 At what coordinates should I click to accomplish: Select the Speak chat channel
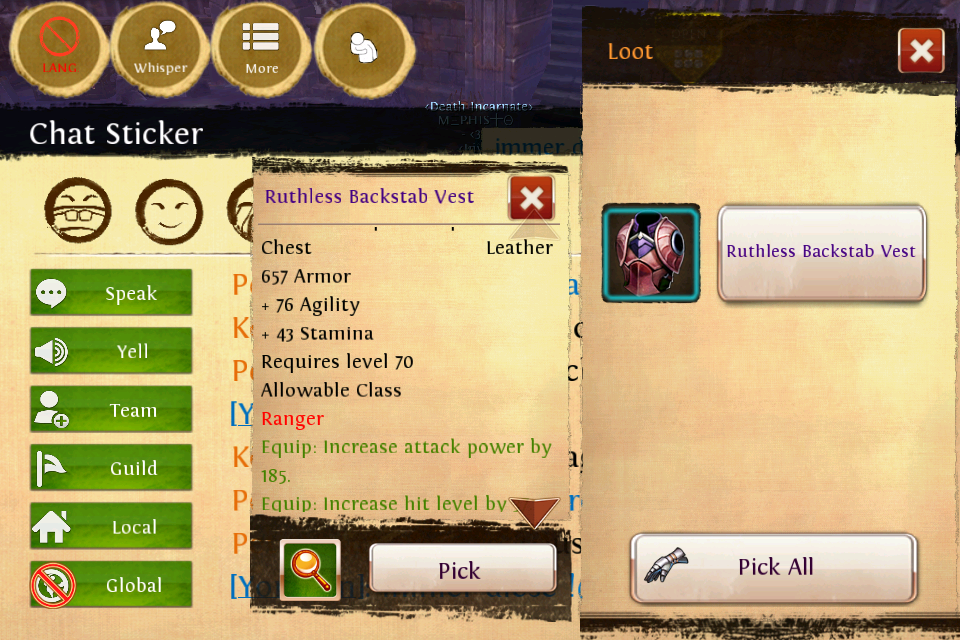click(111, 293)
